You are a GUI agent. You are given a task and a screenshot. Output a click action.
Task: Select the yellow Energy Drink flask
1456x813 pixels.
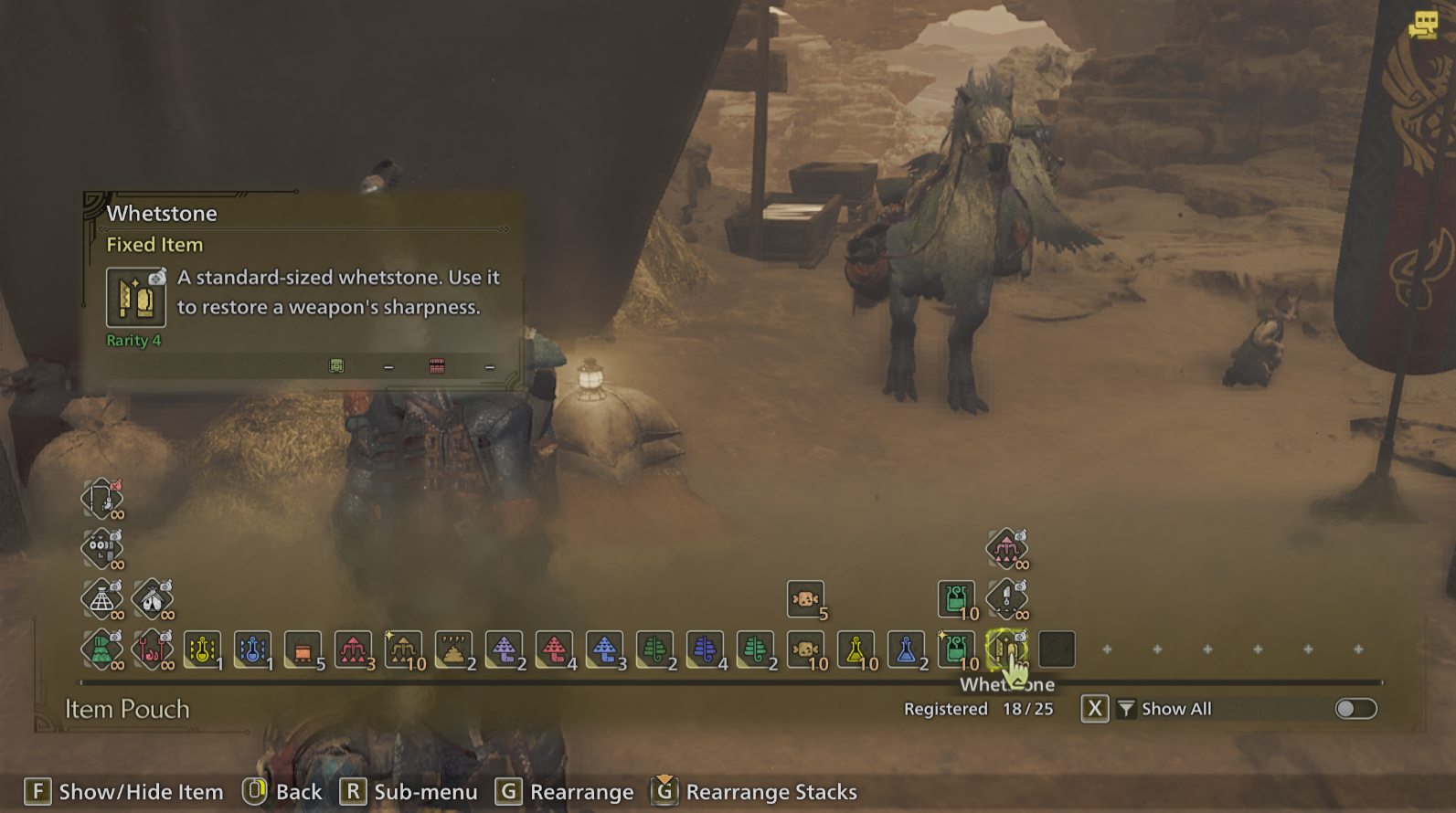[856, 650]
